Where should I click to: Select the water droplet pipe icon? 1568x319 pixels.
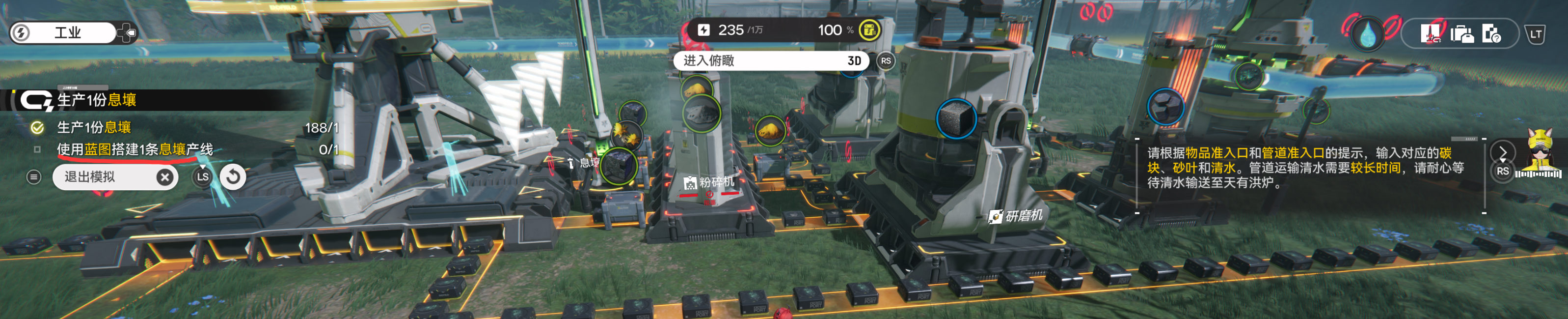1368,33
